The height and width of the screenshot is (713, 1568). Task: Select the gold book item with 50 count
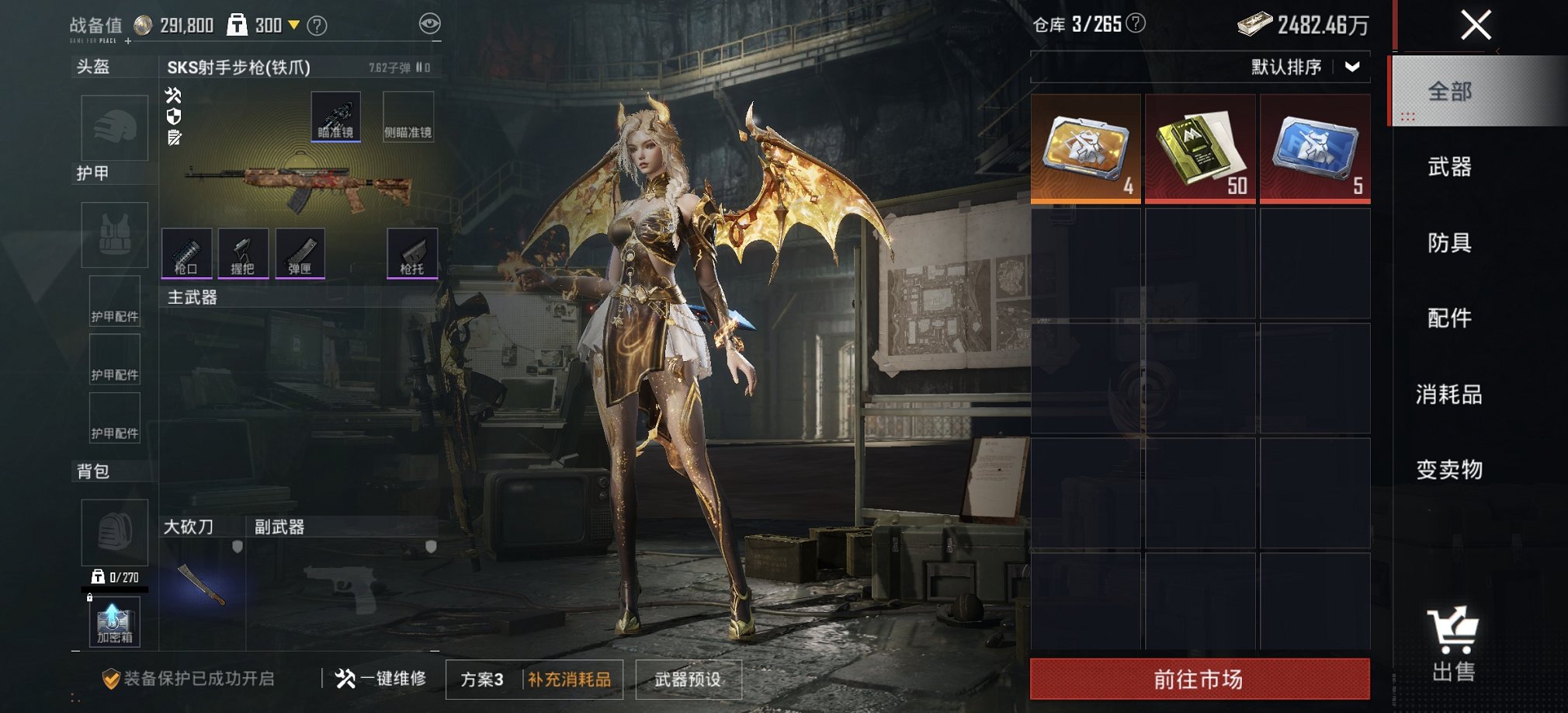point(1199,148)
